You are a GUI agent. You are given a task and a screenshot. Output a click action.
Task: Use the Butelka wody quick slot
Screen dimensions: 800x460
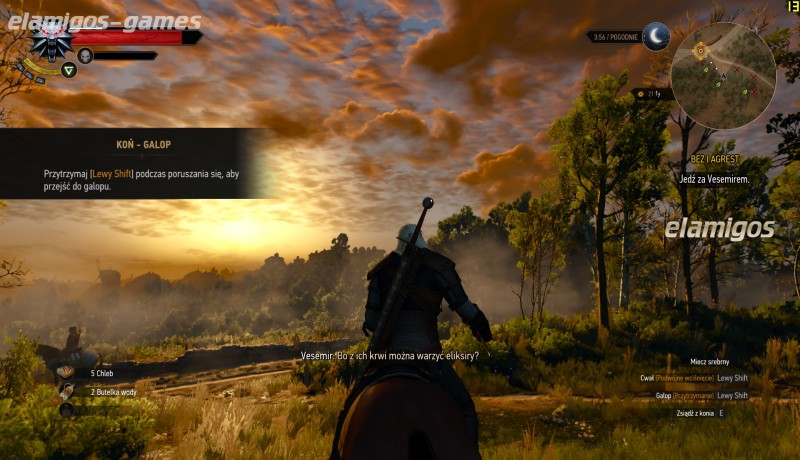[67, 391]
